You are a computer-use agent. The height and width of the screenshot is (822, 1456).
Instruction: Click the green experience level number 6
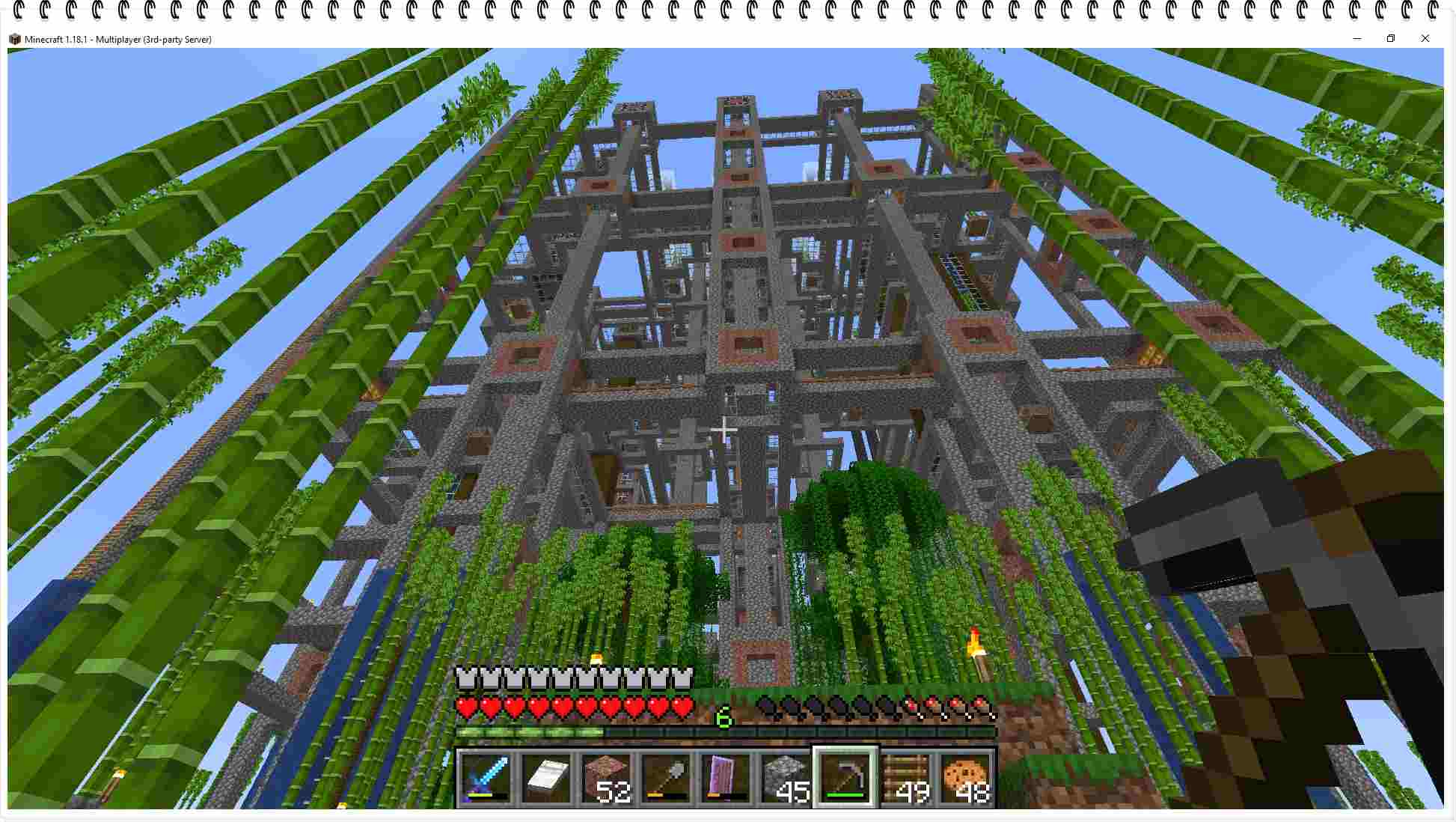pyautogui.click(x=724, y=716)
